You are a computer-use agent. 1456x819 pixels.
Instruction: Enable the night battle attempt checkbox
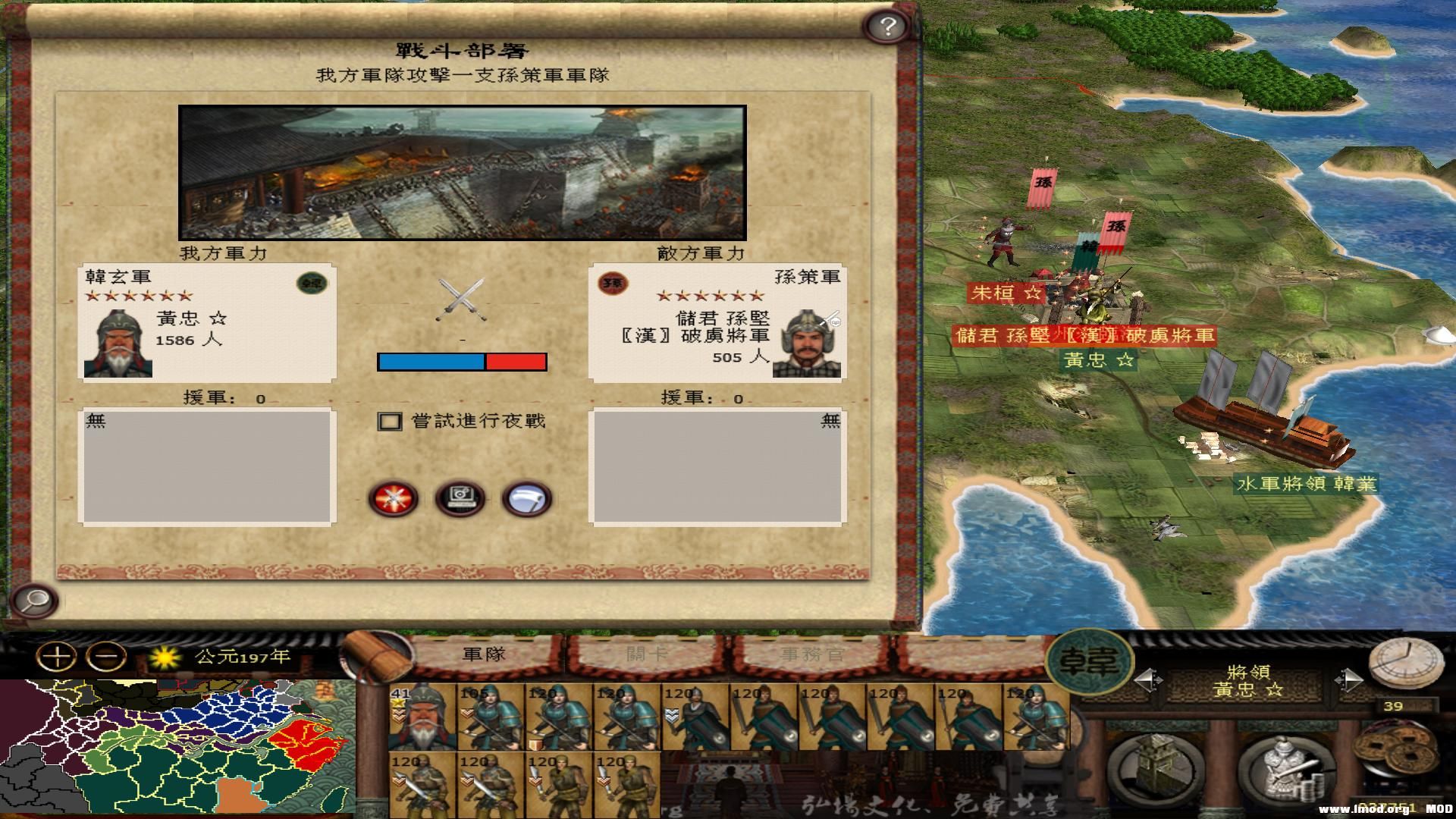point(389,421)
